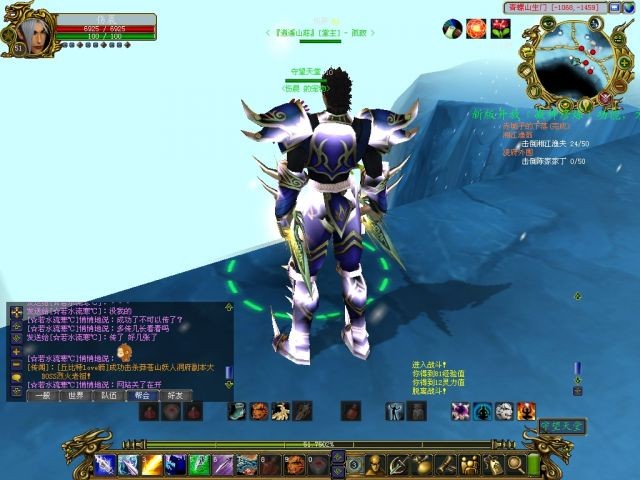The image size is (640, 480).
Task: Switch to the 好友 chat tab
Action: pos(175,396)
